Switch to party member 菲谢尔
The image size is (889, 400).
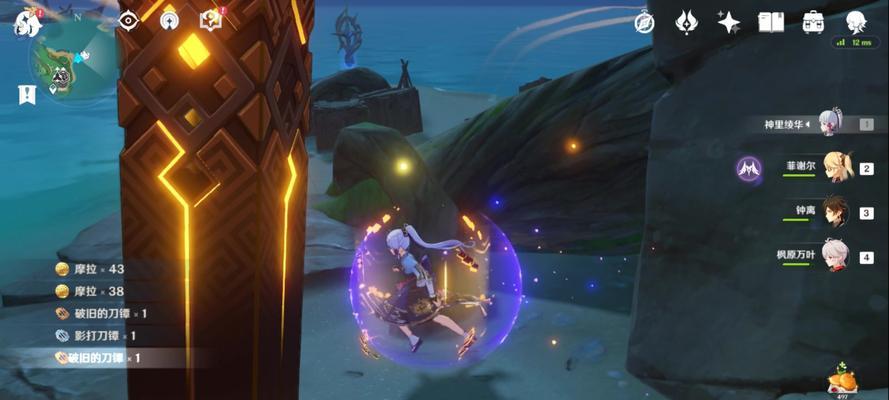point(836,167)
